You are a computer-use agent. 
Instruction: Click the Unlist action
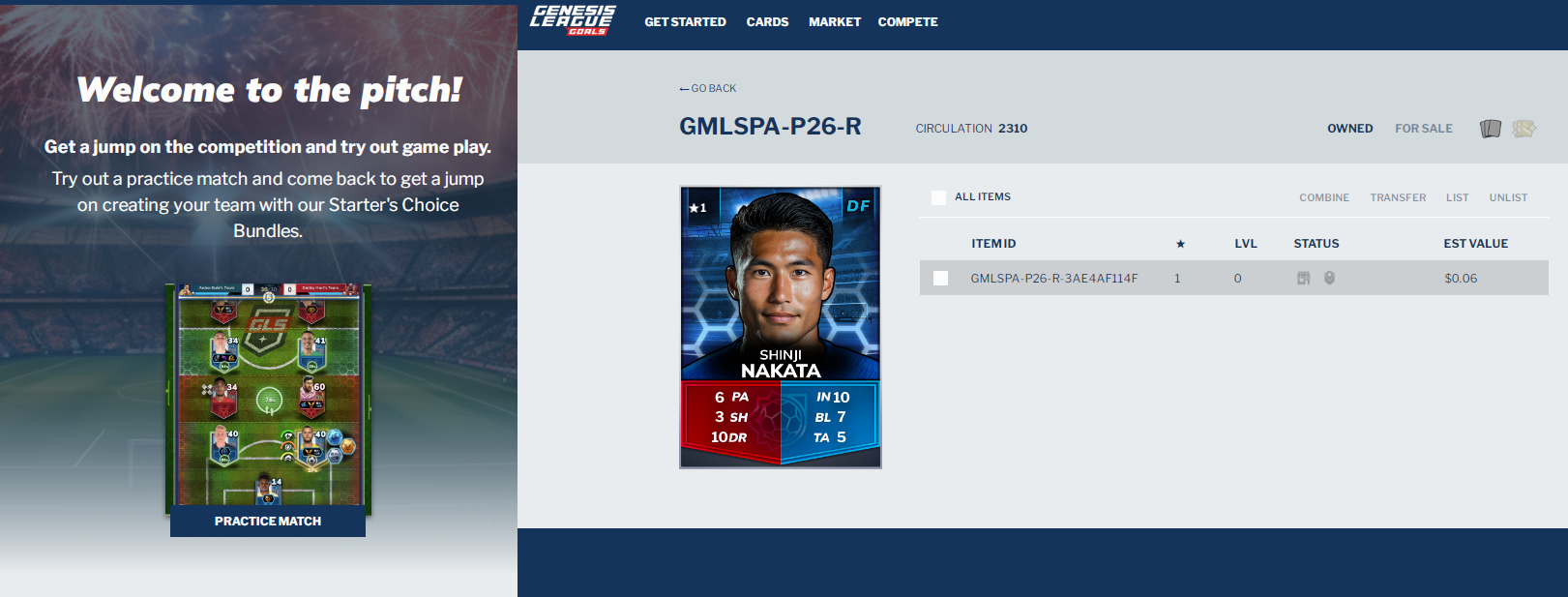coord(1508,197)
